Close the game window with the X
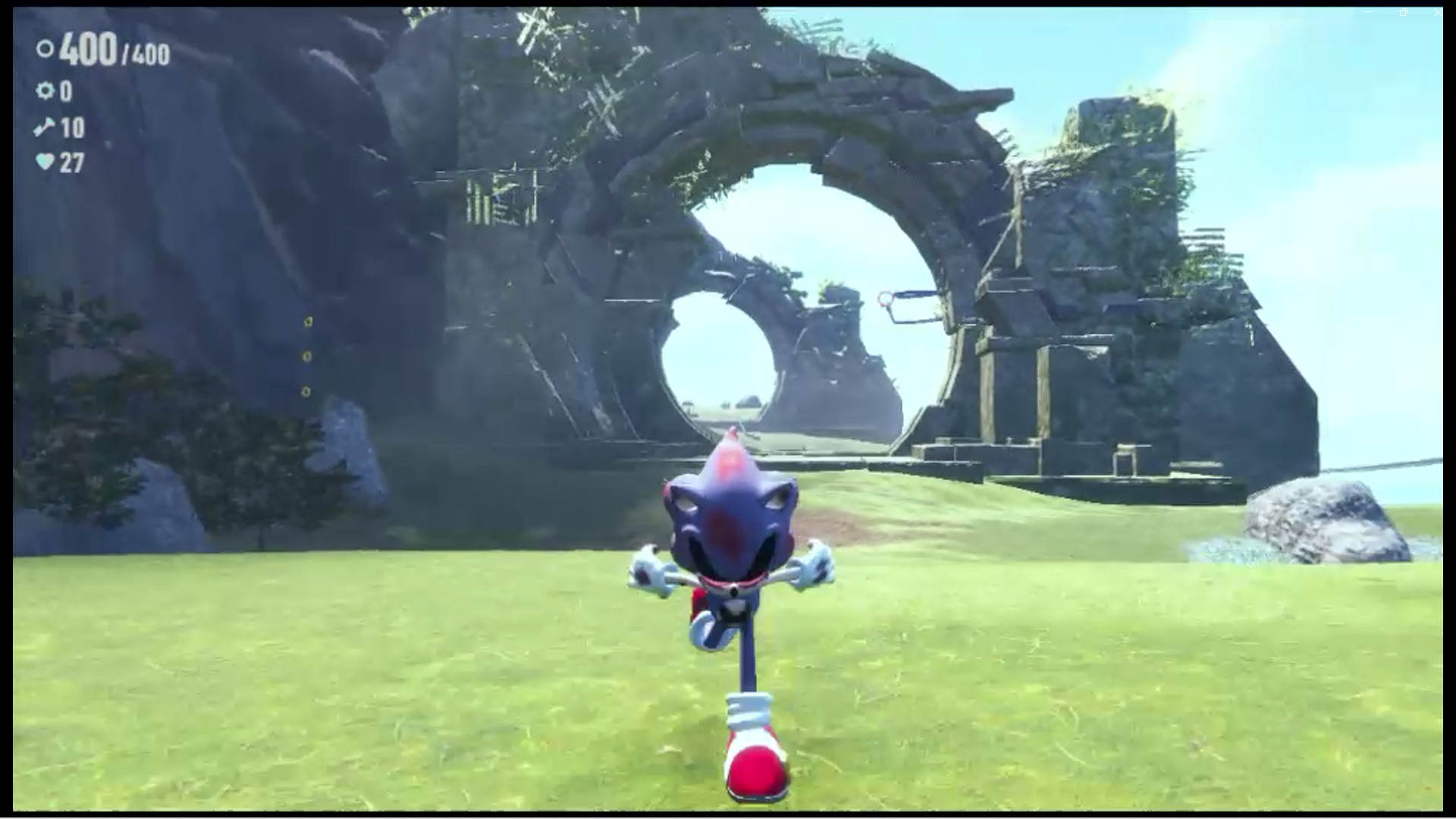The image size is (1456, 819). 1437,11
